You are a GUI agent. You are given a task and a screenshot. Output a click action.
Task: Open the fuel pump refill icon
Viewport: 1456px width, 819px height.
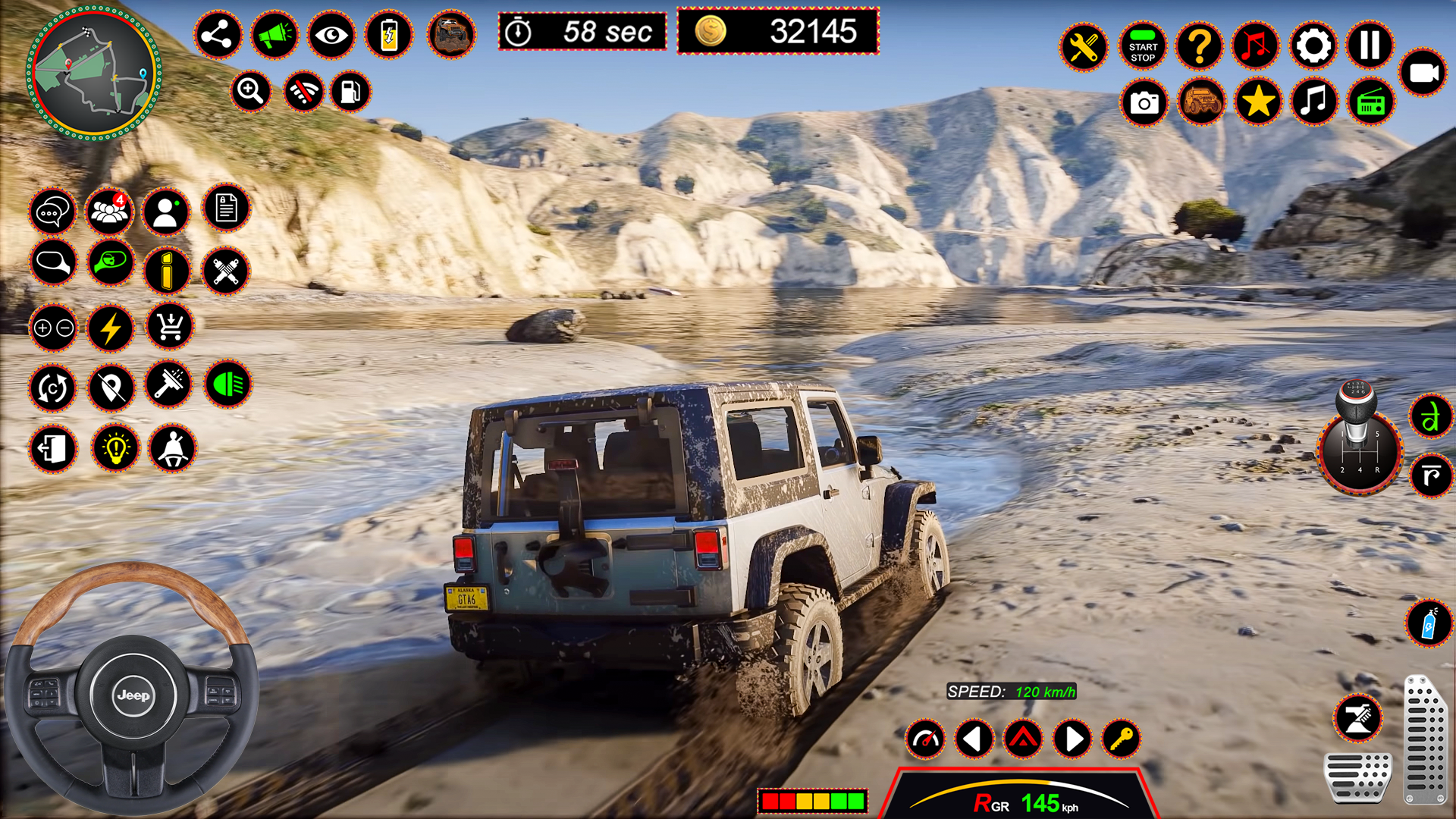[x=351, y=92]
